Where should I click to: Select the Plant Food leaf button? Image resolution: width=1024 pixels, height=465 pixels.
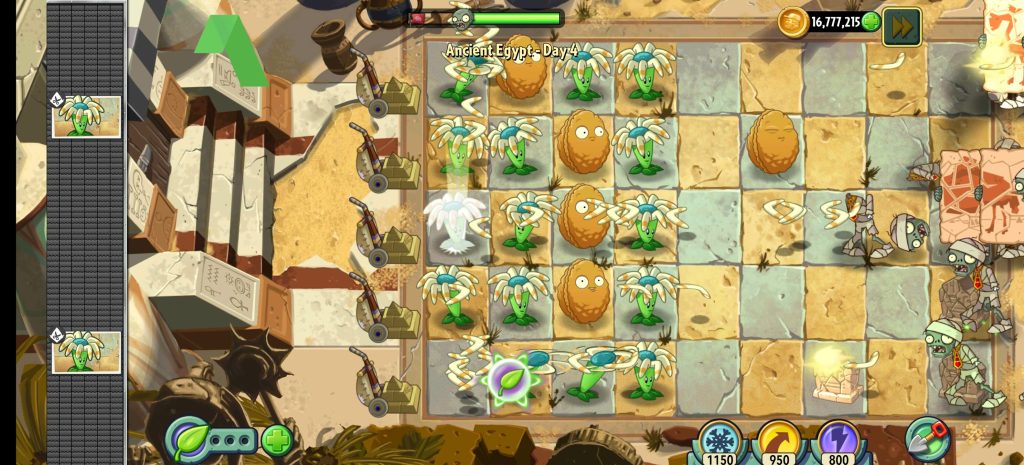pyautogui.click(x=189, y=439)
